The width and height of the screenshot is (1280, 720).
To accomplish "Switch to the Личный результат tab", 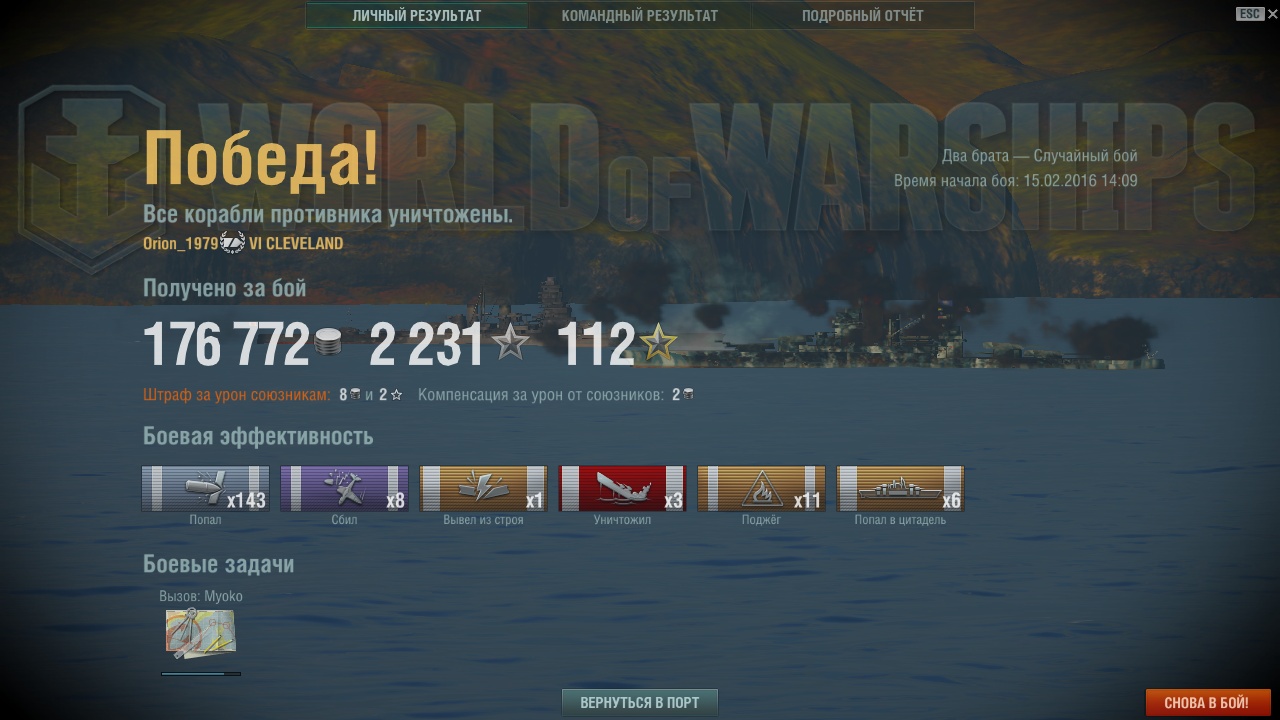I will click(417, 16).
